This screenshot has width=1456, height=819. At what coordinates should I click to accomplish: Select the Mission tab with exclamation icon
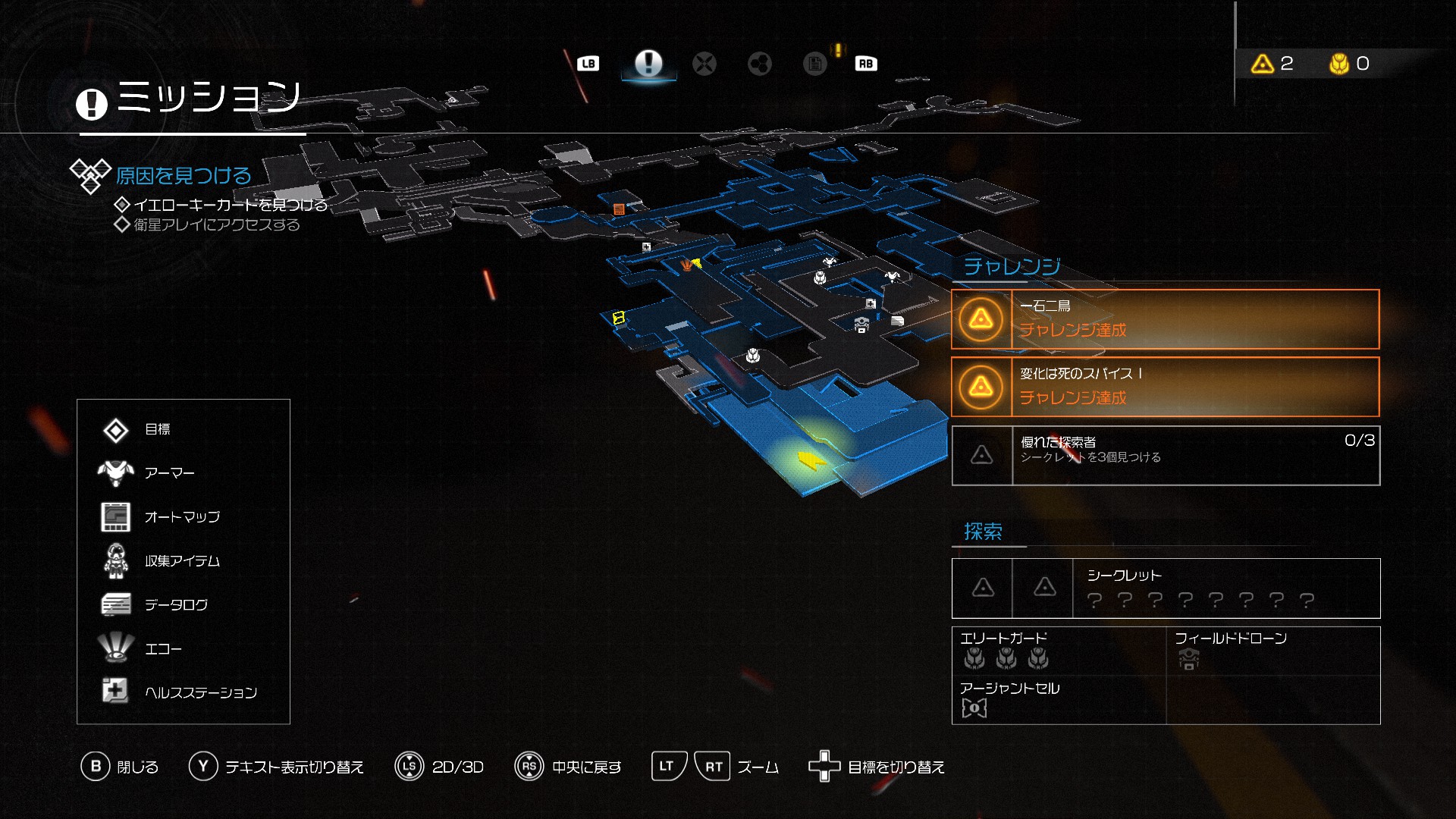(648, 63)
